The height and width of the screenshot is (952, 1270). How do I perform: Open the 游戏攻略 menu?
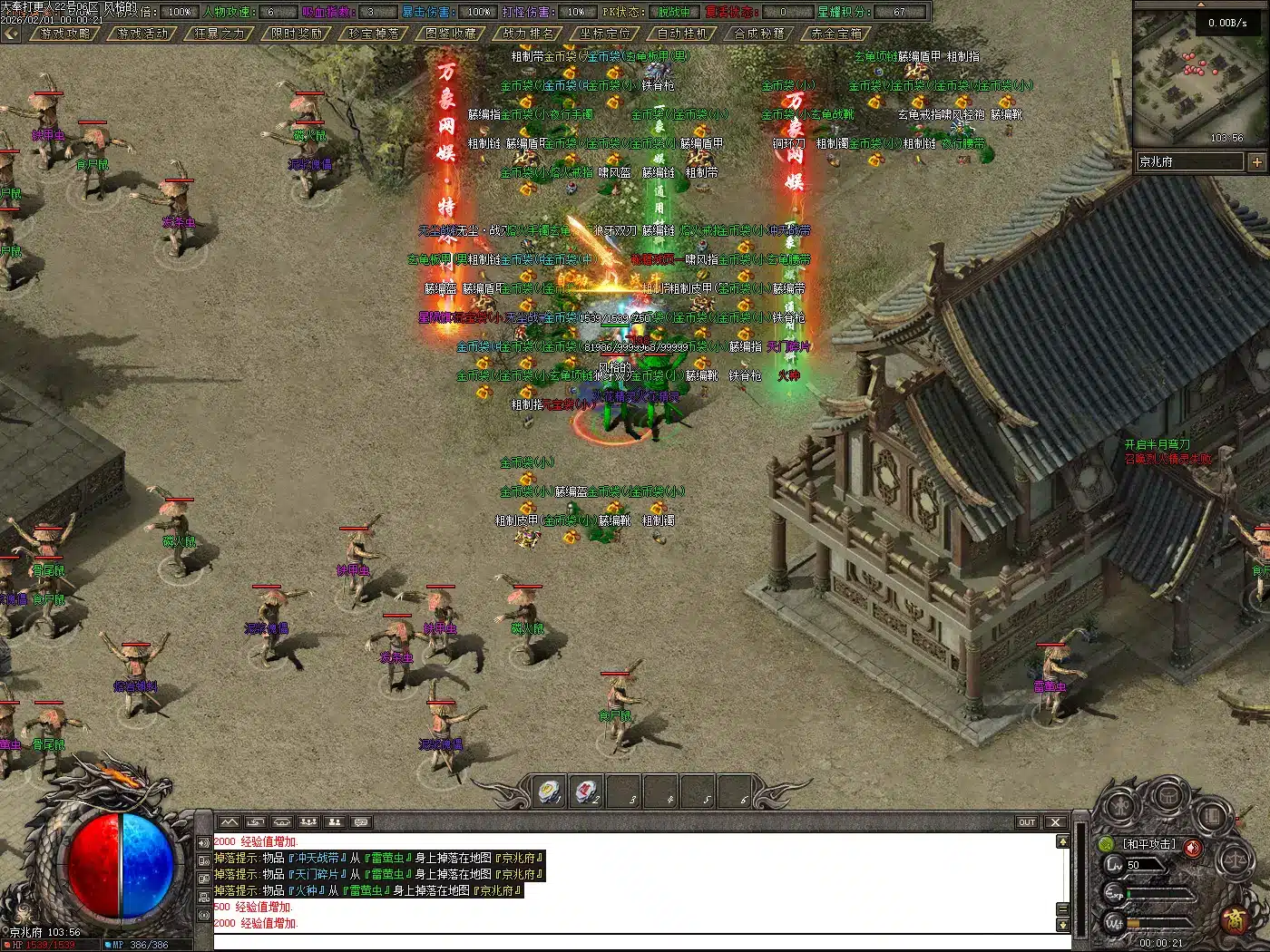pos(64,34)
